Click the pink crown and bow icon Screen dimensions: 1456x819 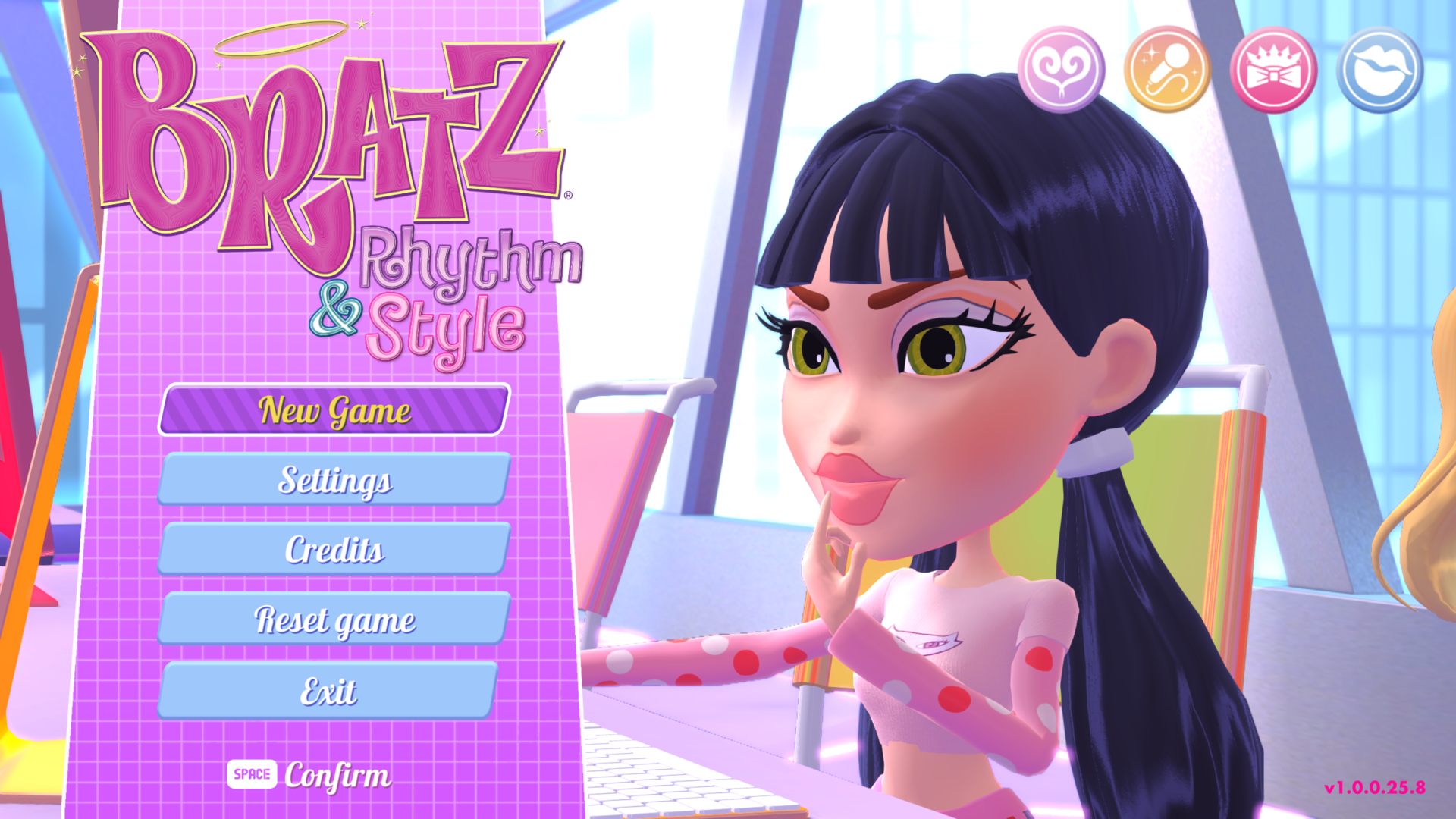[x=1273, y=69]
